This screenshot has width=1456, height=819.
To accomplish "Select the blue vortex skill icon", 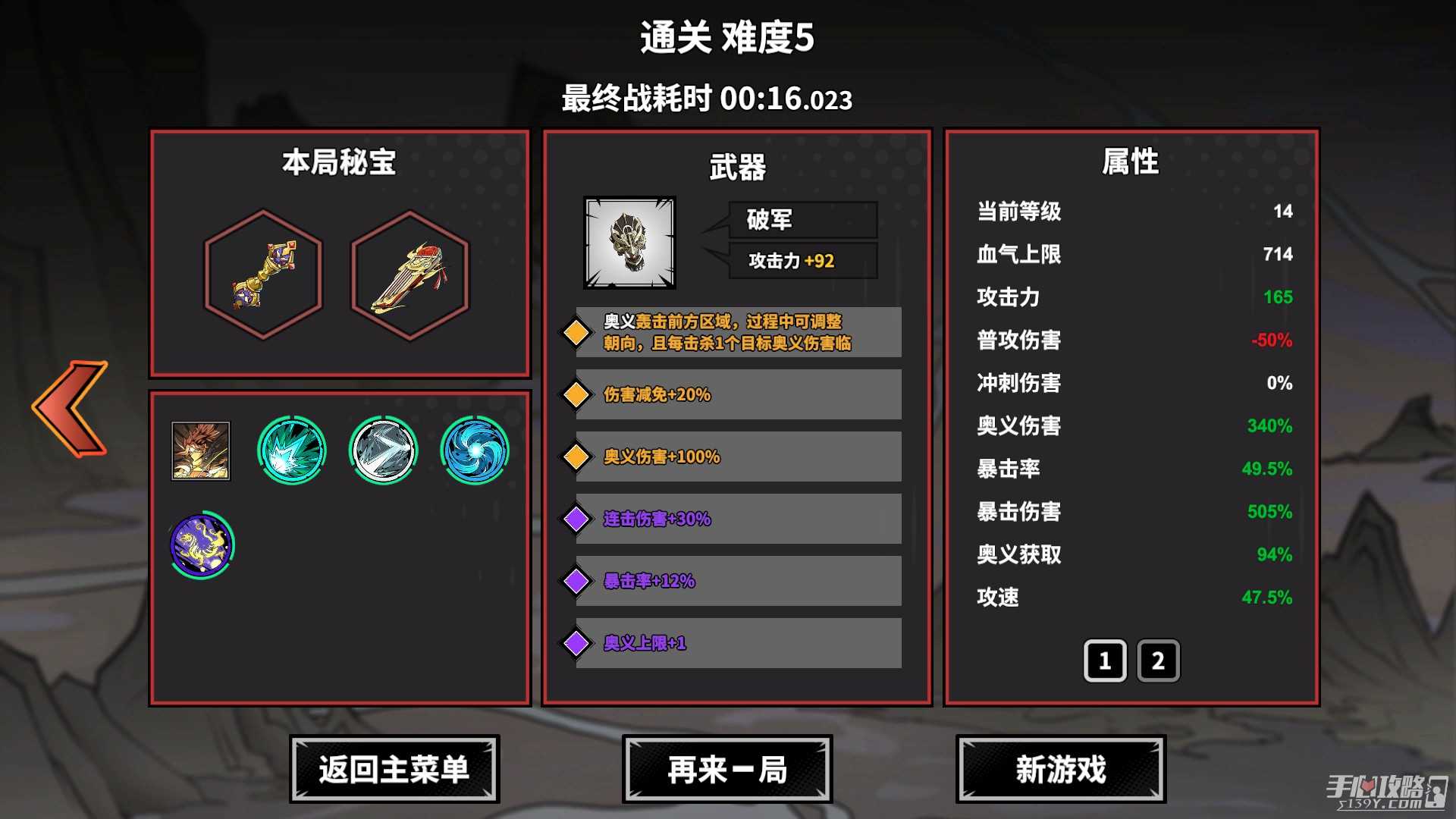I will 474,450.
